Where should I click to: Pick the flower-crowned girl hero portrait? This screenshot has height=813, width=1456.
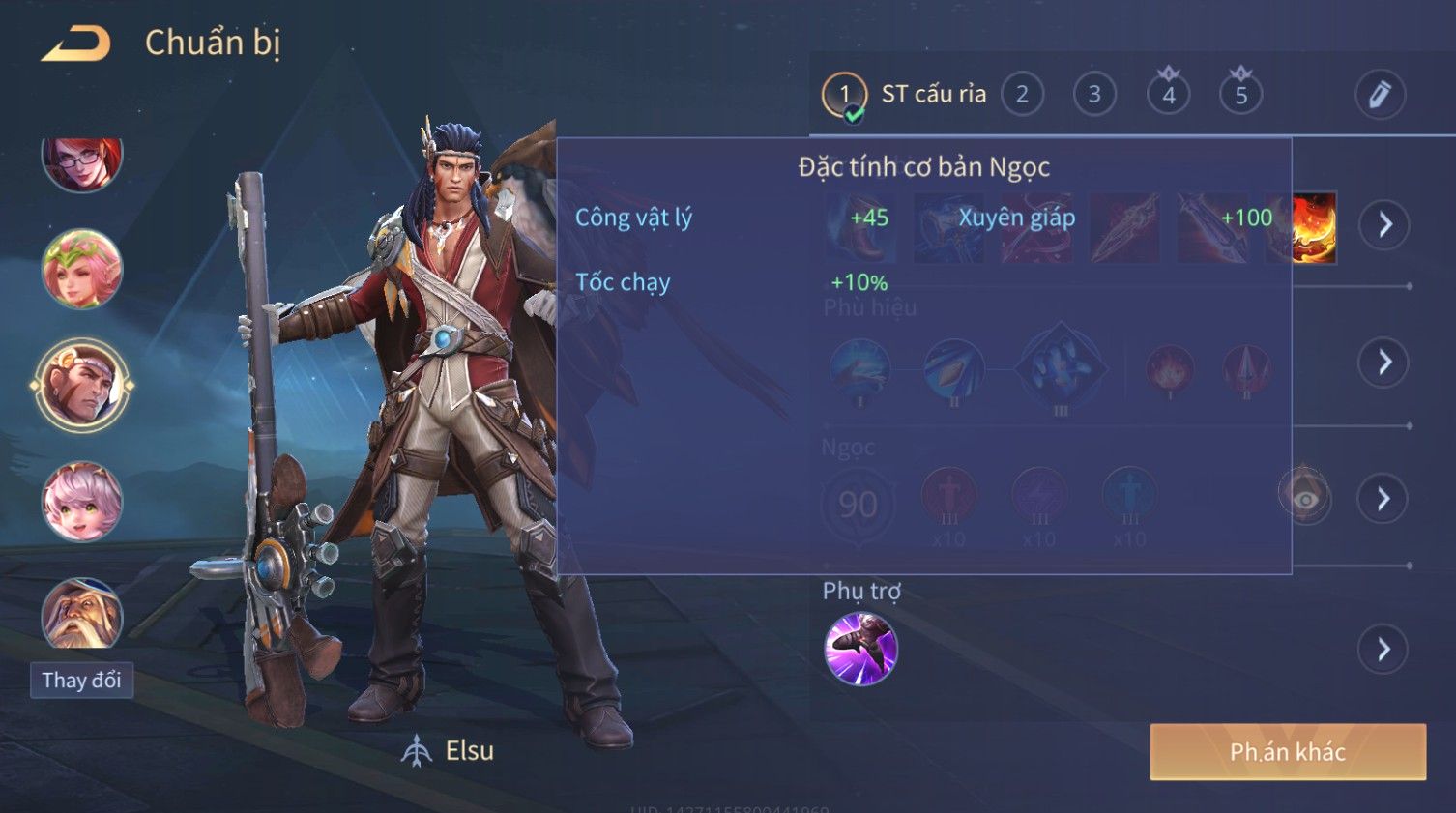pos(82,269)
